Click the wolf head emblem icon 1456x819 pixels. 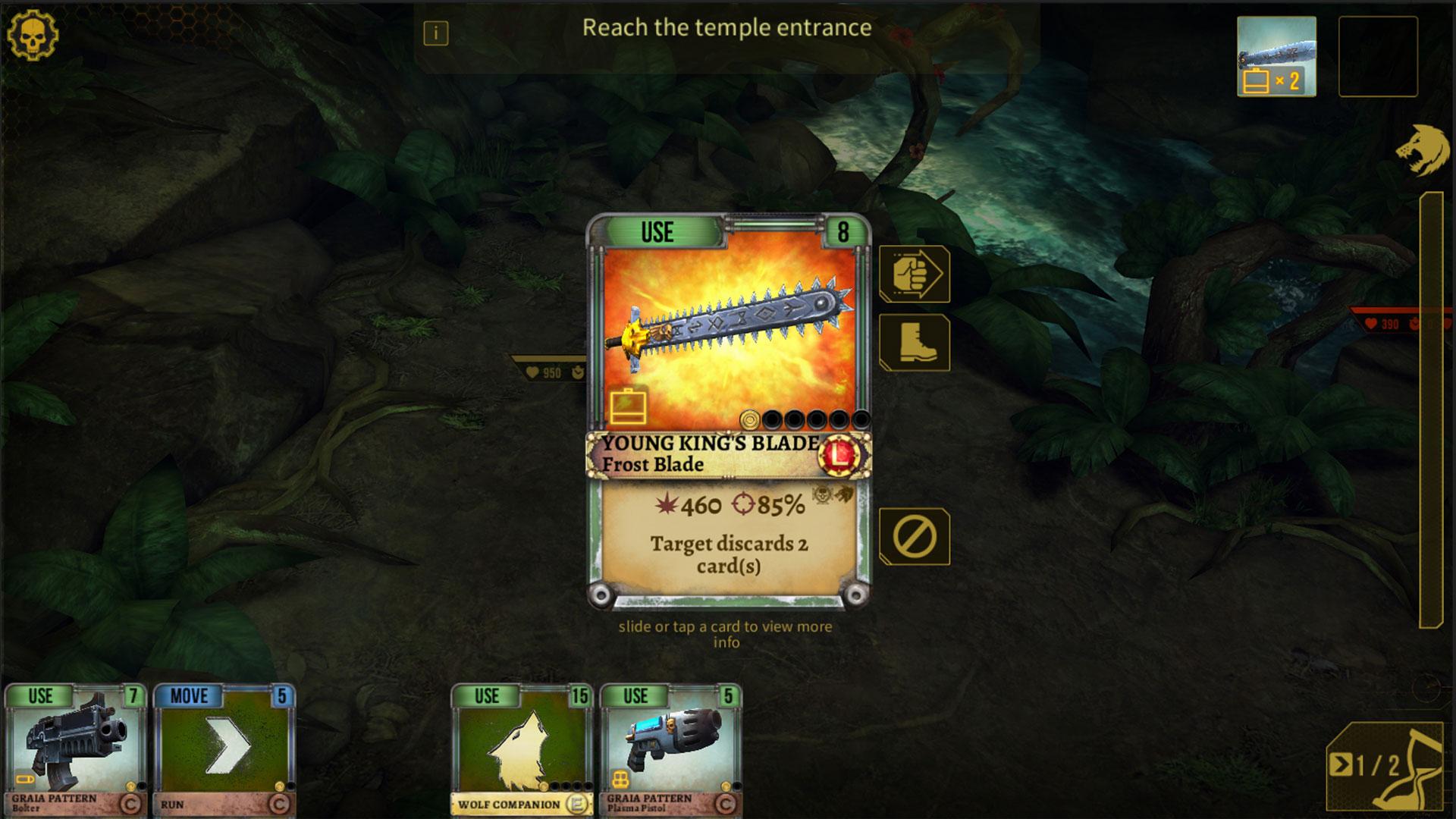1423,150
